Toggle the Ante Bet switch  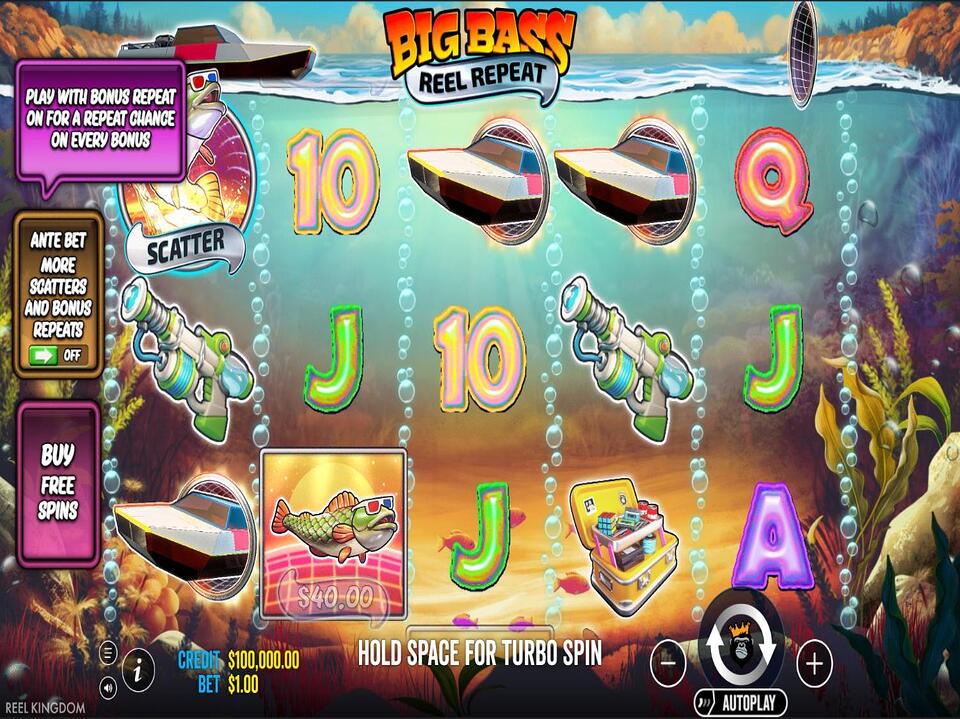[x=57, y=354]
